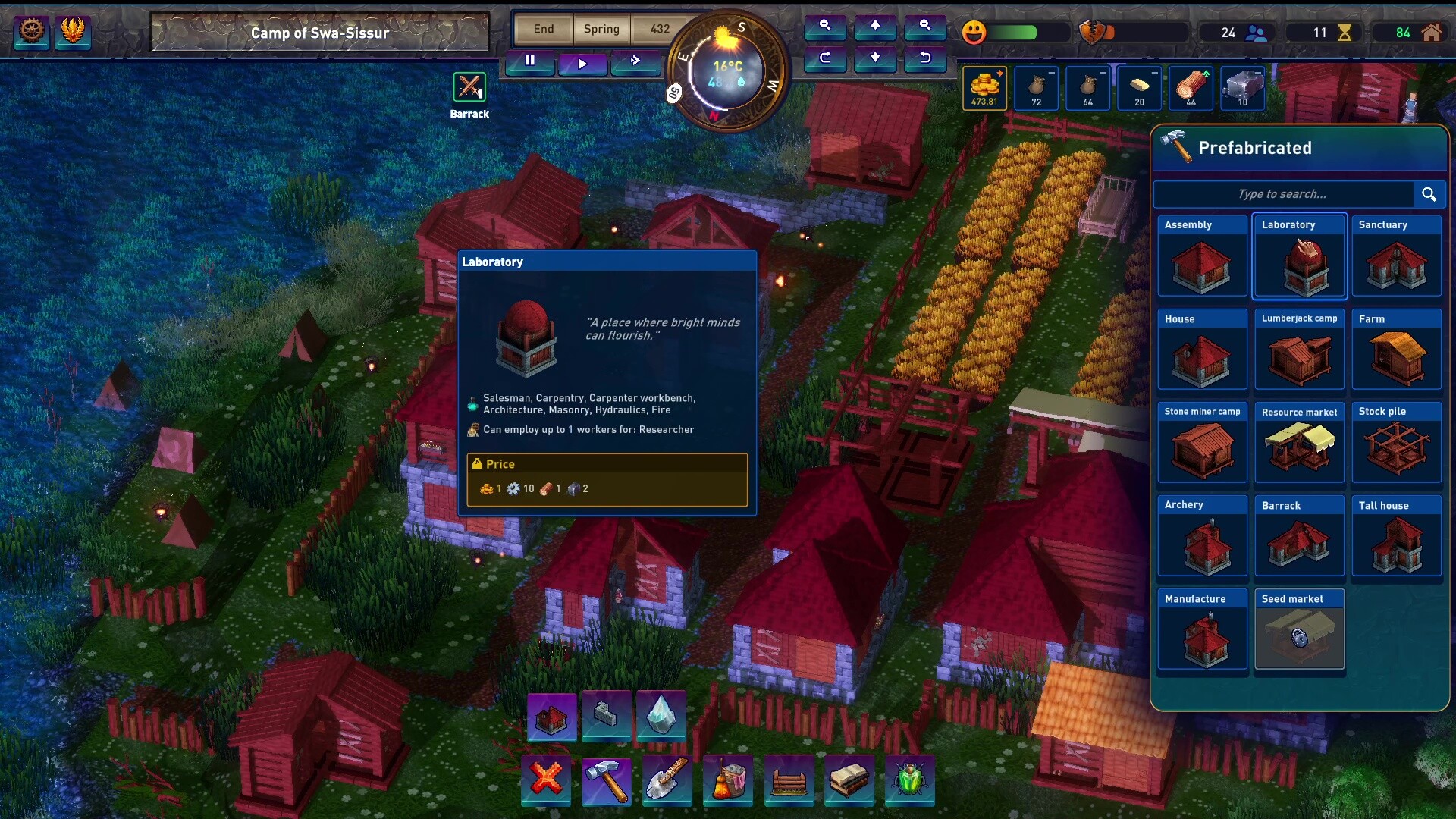Screen dimensions: 1456x819
Task: Toggle fast-forward game speed
Action: [x=635, y=64]
